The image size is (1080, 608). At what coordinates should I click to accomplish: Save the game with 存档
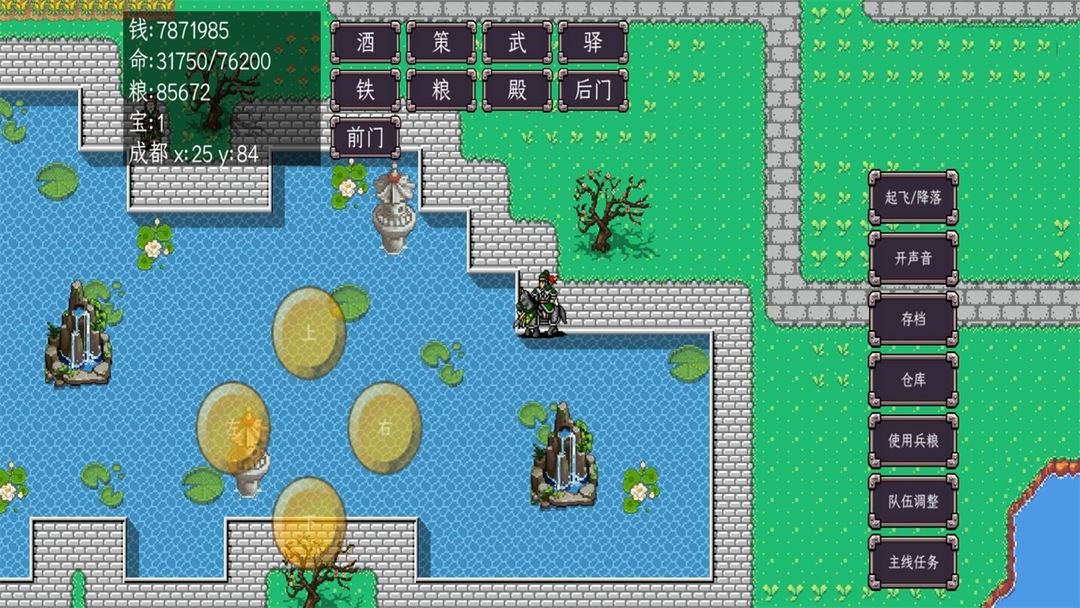[913, 319]
